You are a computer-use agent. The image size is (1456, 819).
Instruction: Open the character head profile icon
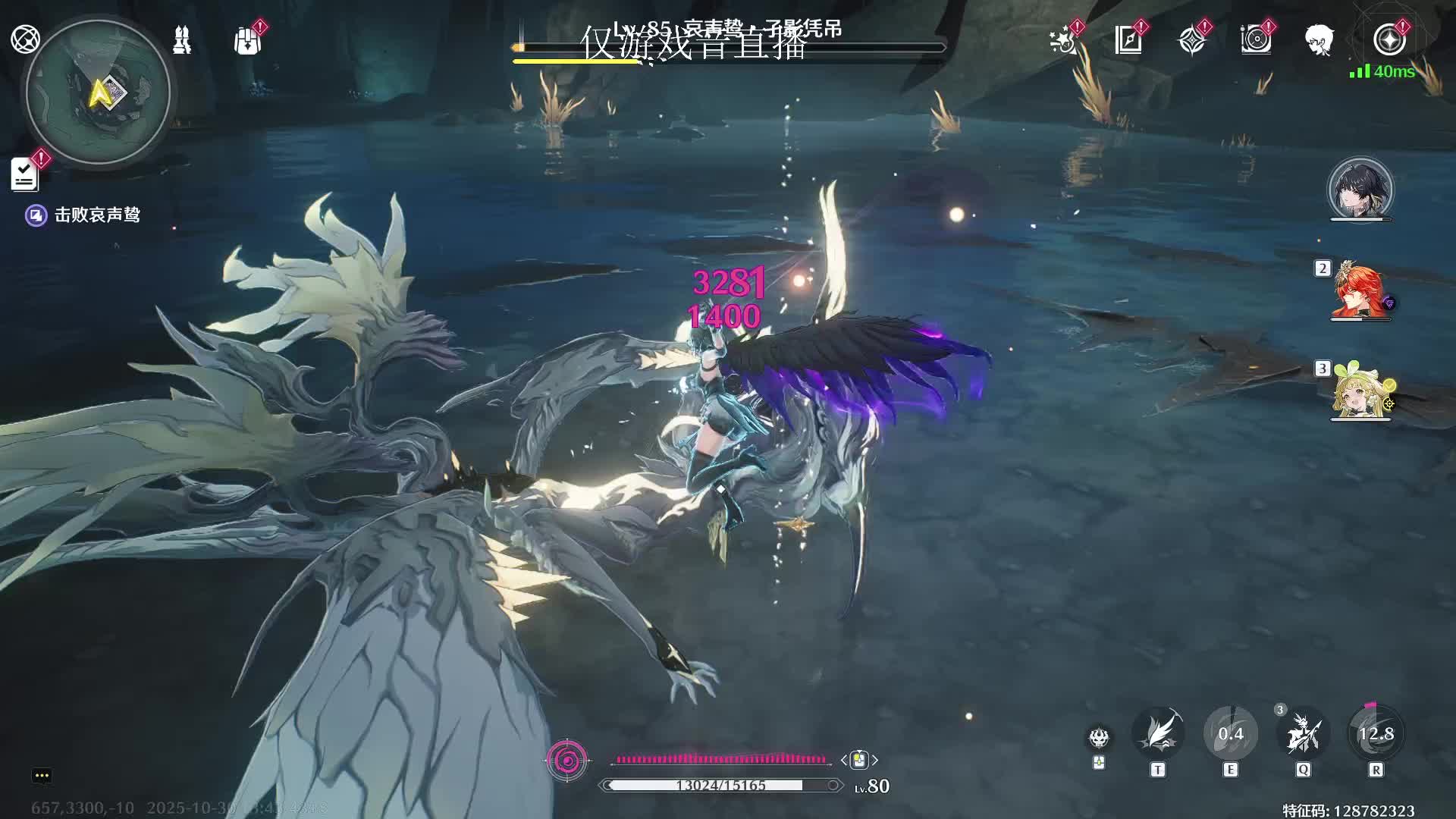(x=1319, y=40)
